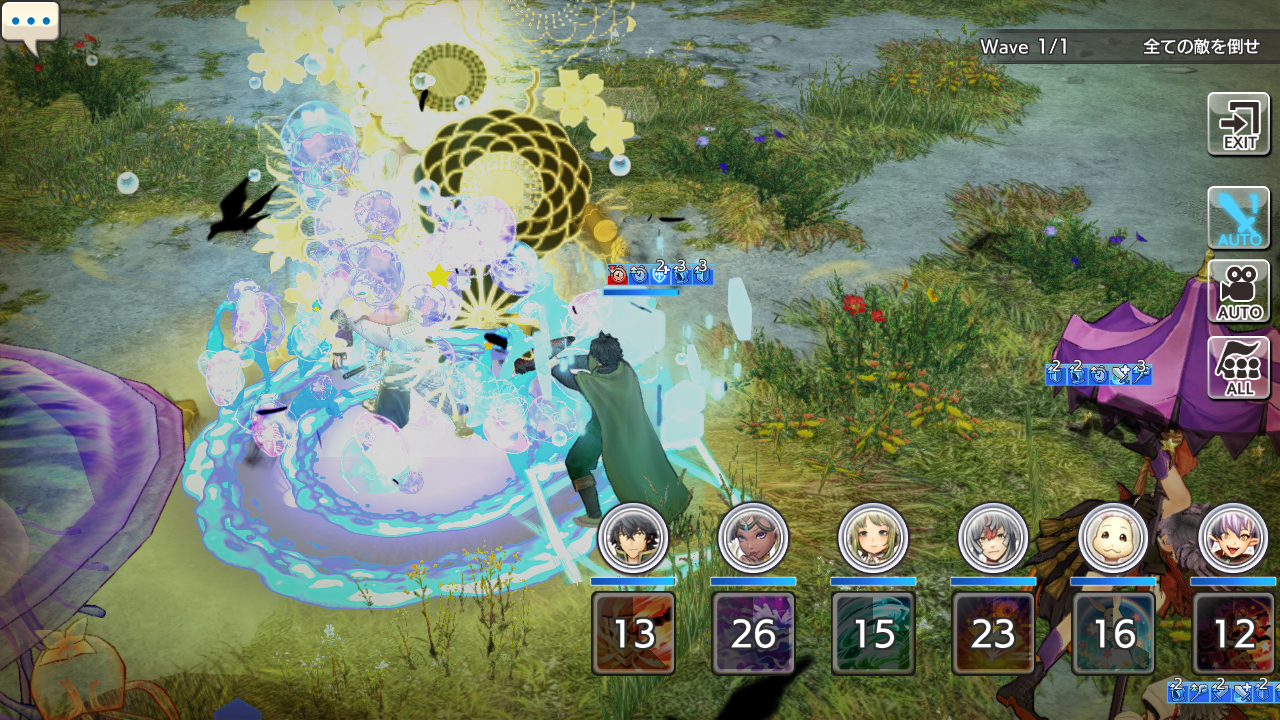
Task: Activate the skill showing cooldown 13
Action: pyautogui.click(x=633, y=633)
